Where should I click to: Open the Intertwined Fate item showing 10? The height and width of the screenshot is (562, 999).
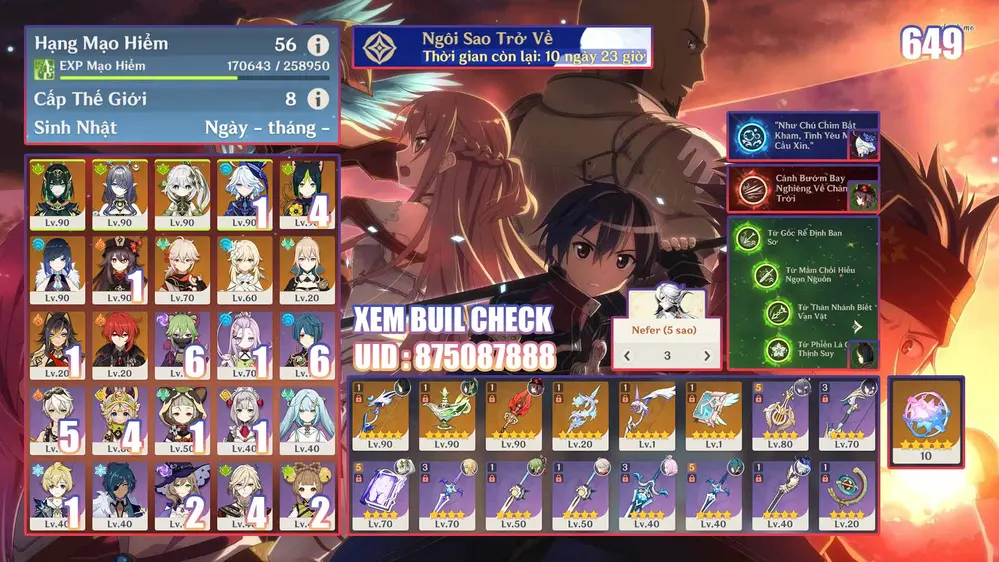926,421
